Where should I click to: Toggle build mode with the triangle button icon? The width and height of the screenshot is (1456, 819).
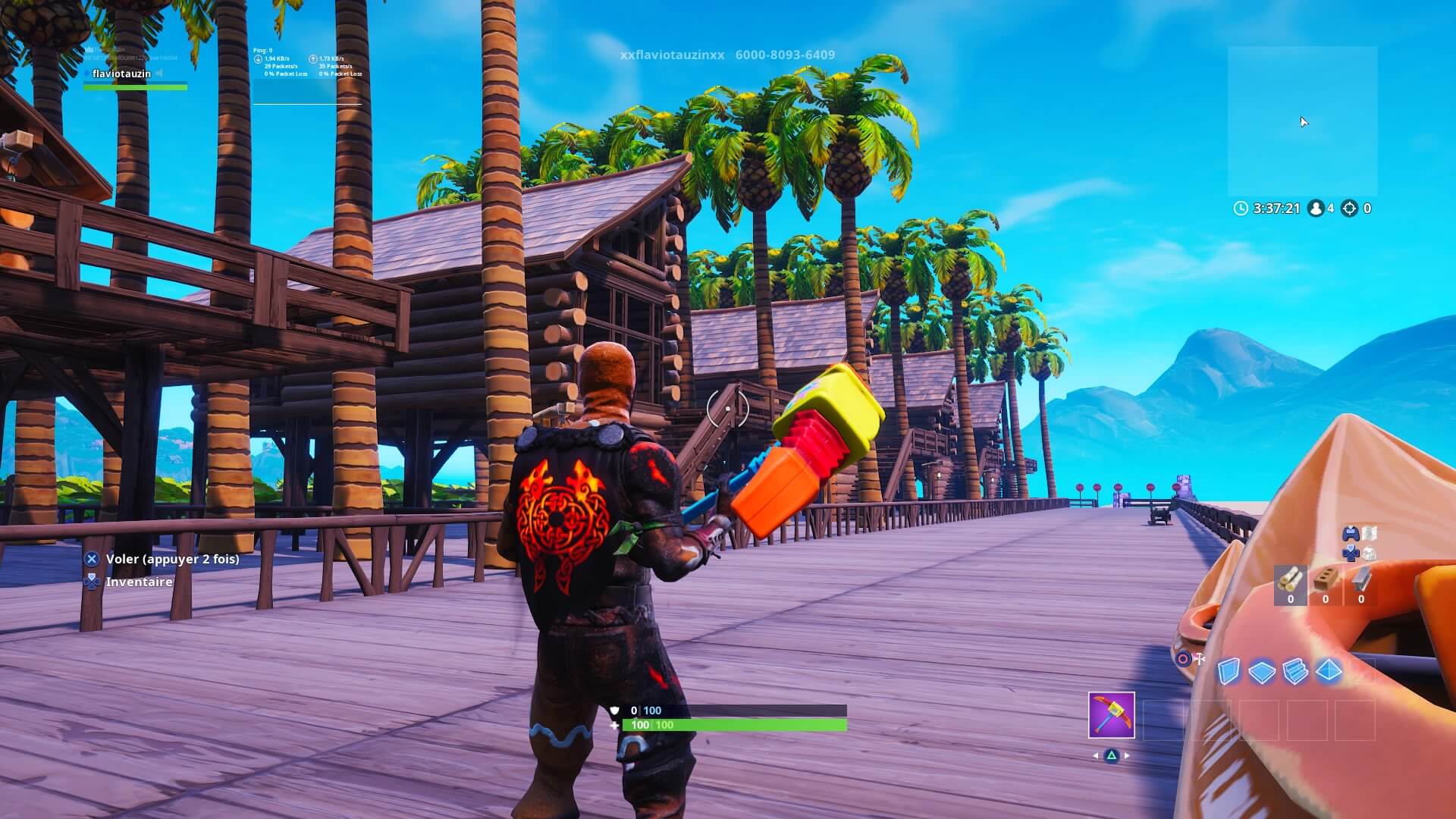click(1112, 756)
